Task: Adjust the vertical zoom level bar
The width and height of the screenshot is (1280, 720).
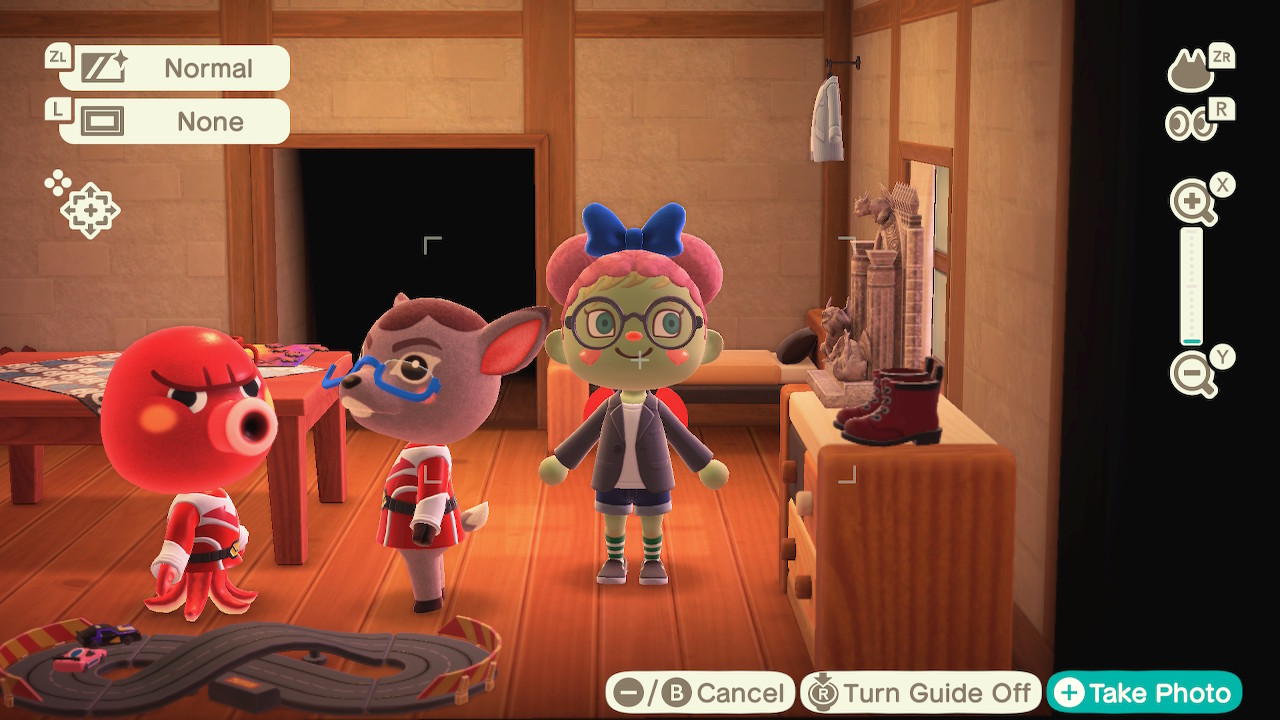Action: tap(1191, 286)
